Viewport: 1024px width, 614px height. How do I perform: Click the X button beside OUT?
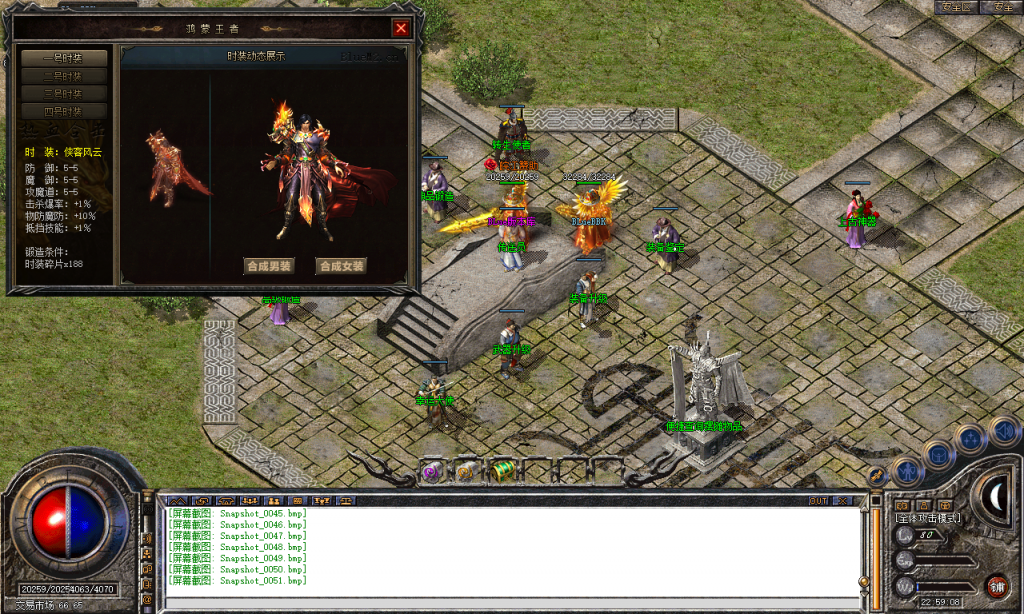coord(844,500)
